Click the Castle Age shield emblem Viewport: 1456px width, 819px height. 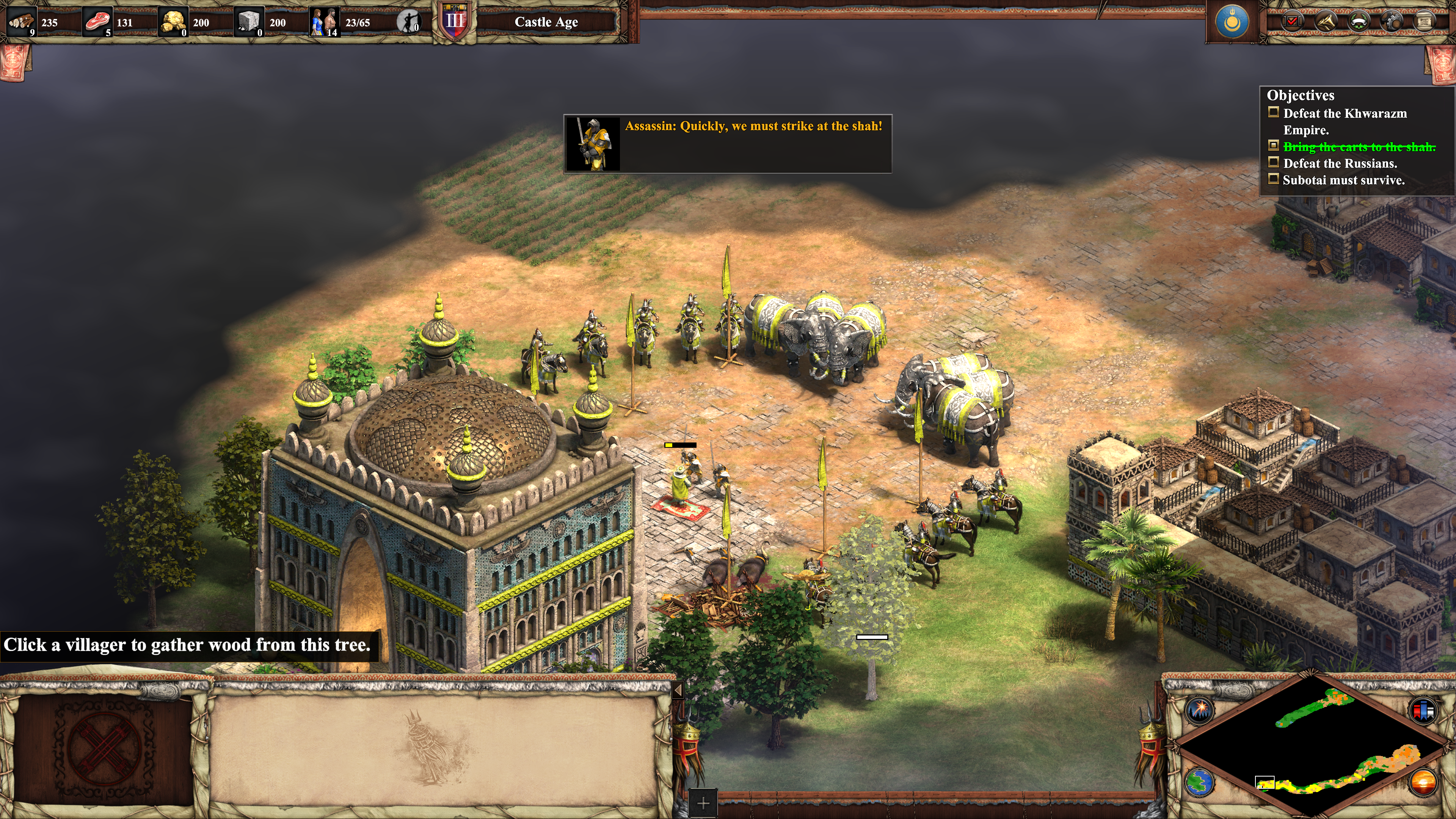click(455, 23)
